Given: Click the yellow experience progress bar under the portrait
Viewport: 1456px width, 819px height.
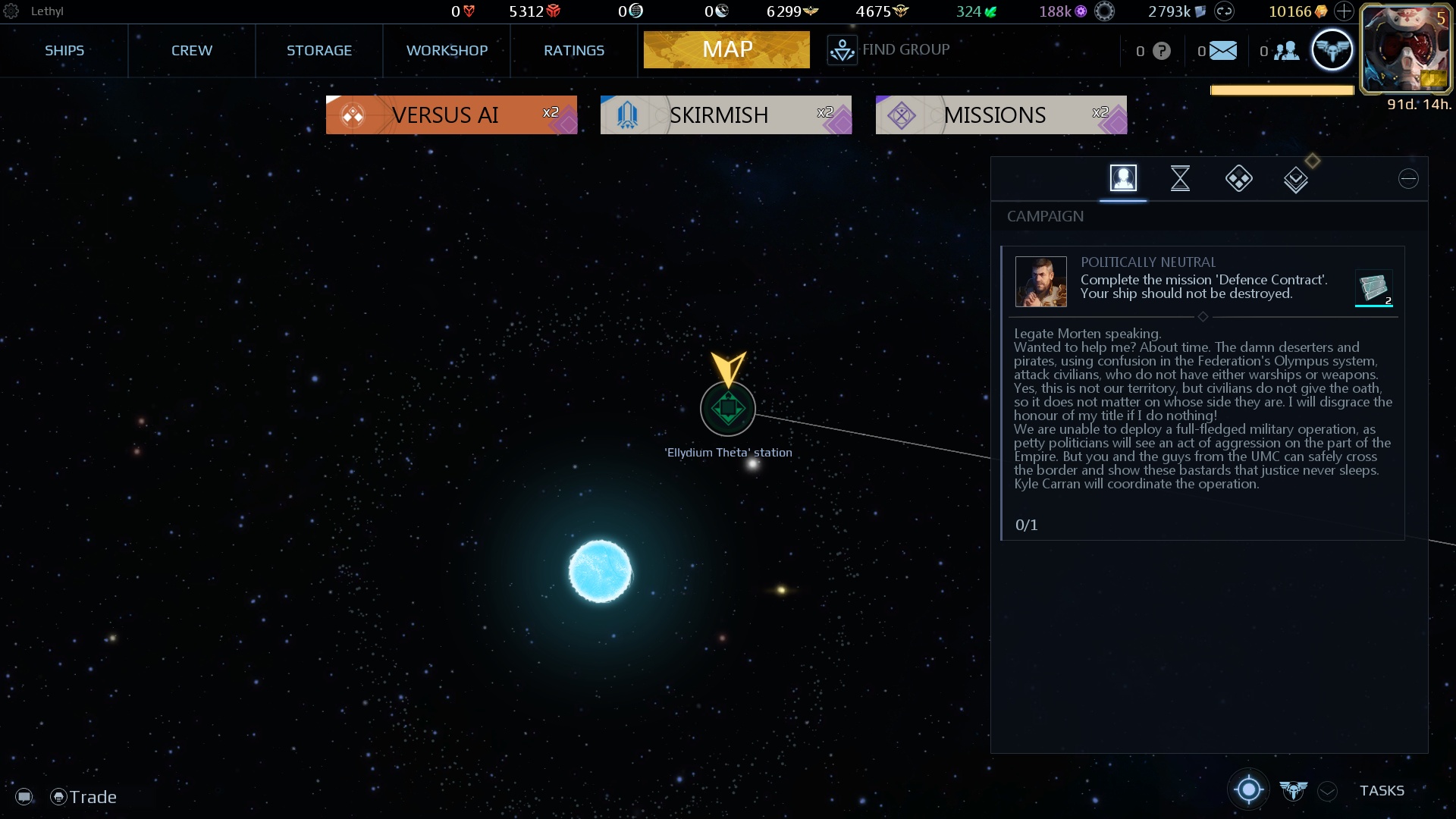Looking at the screenshot, I should click(1282, 89).
